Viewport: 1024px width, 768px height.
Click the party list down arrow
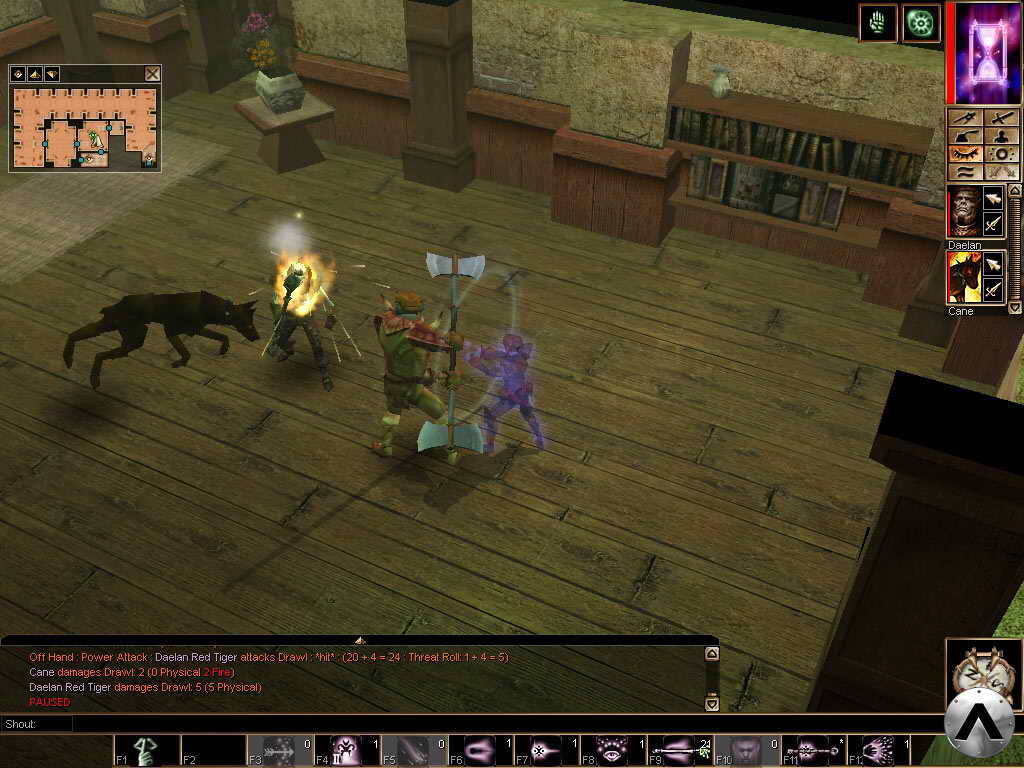(1015, 308)
